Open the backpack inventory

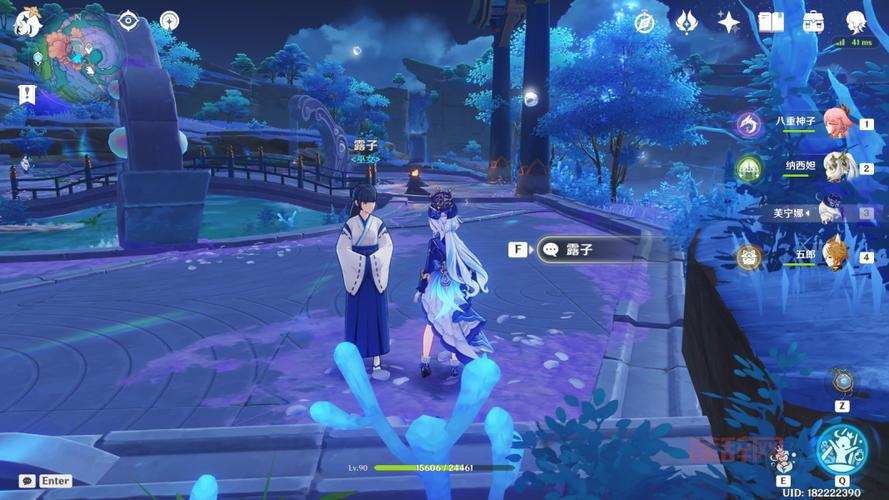[813, 22]
